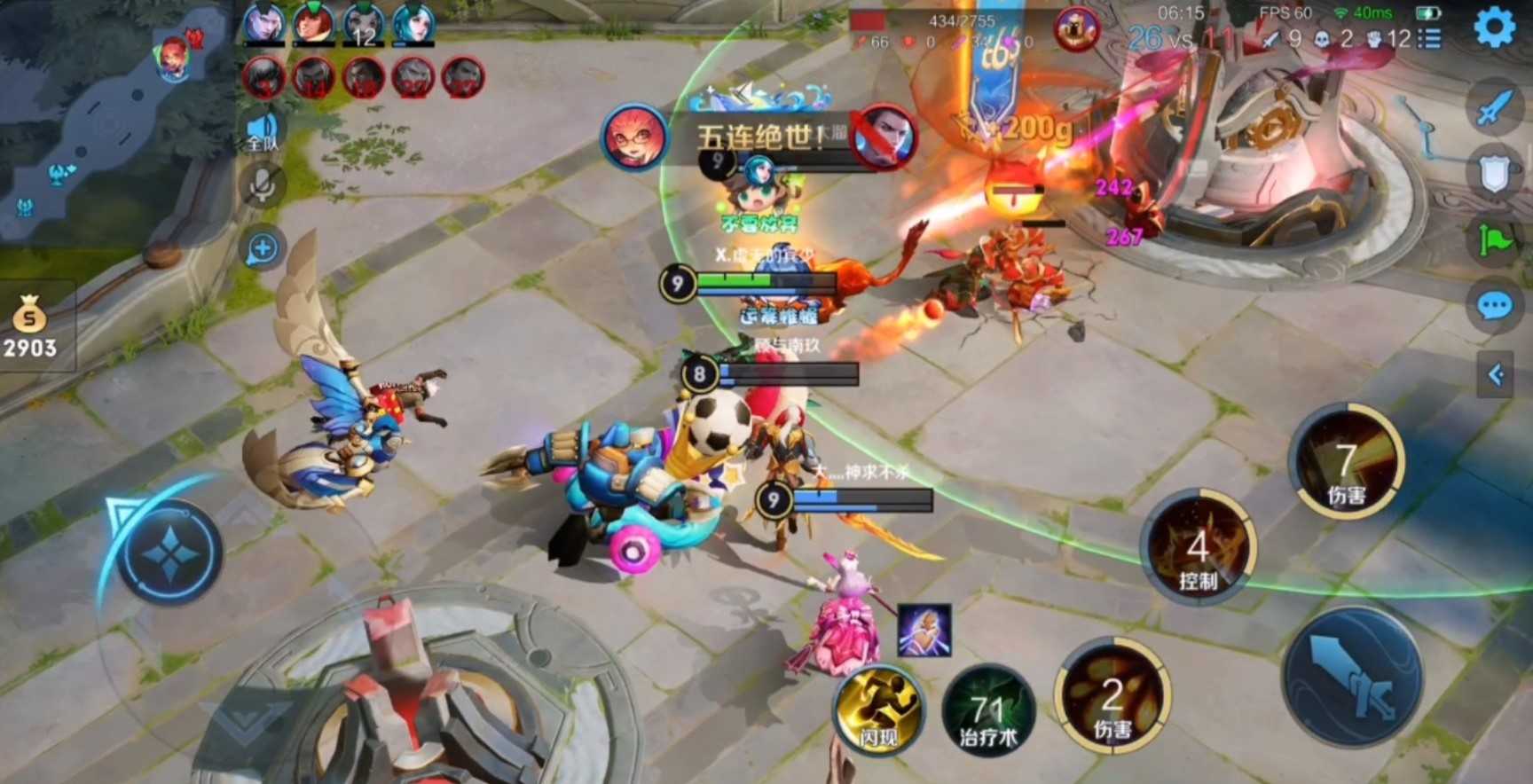
Task: Select the equipped skill icon above hero
Action: click(x=924, y=631)
